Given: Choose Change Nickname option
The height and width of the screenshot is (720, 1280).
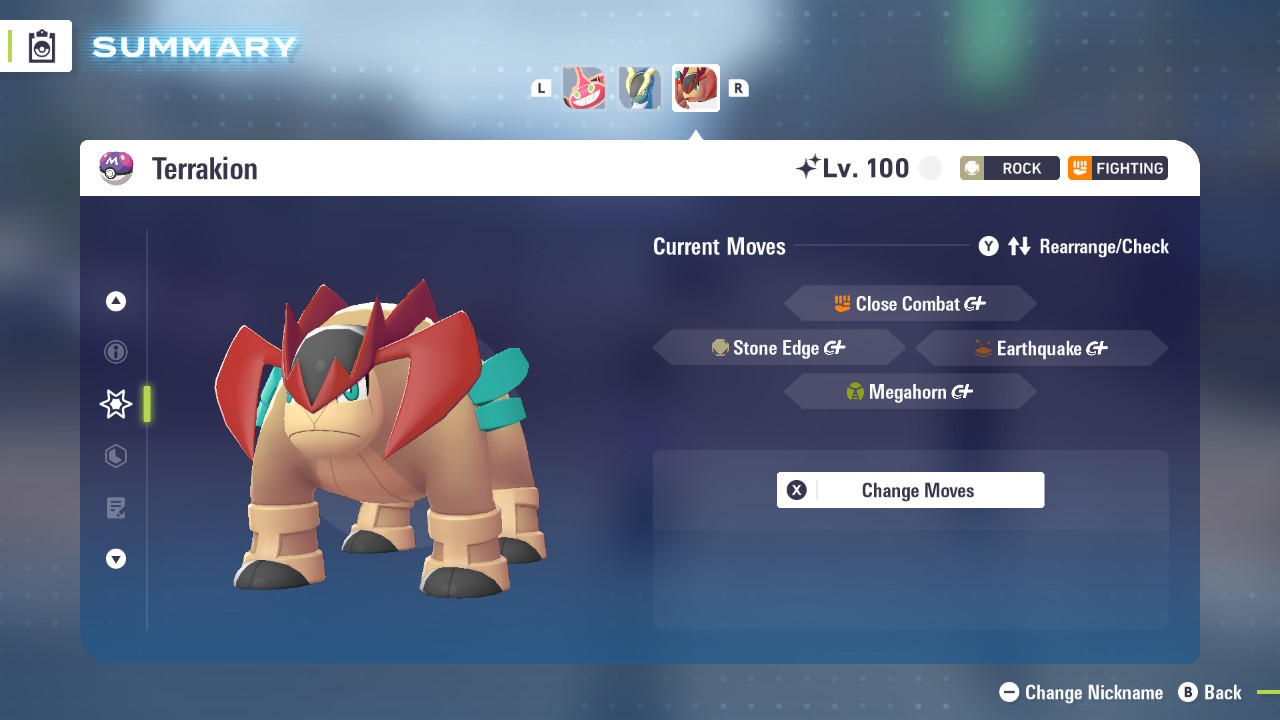Looking at the screenshot, I should 1082,692.
